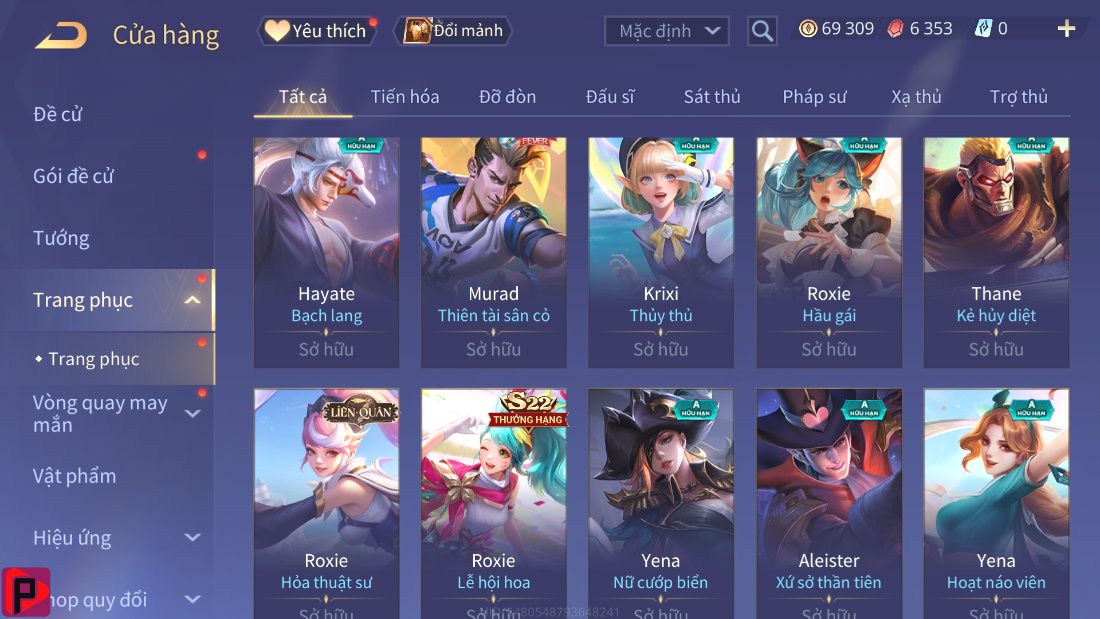Screen dimensions: 1100x619
Task: Open the Mặc định sorting dropdown
Action: point(665,31)
